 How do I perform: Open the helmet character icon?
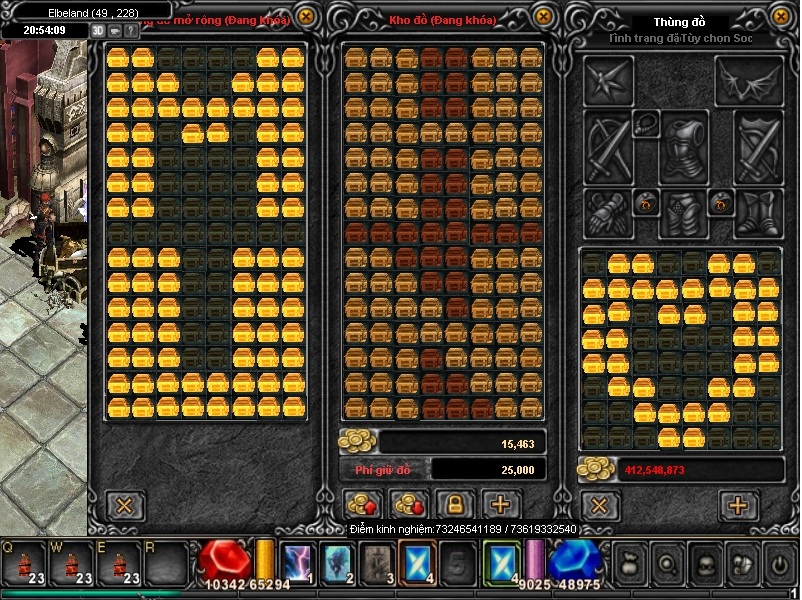pyautogui.click(x=703, y=564)
